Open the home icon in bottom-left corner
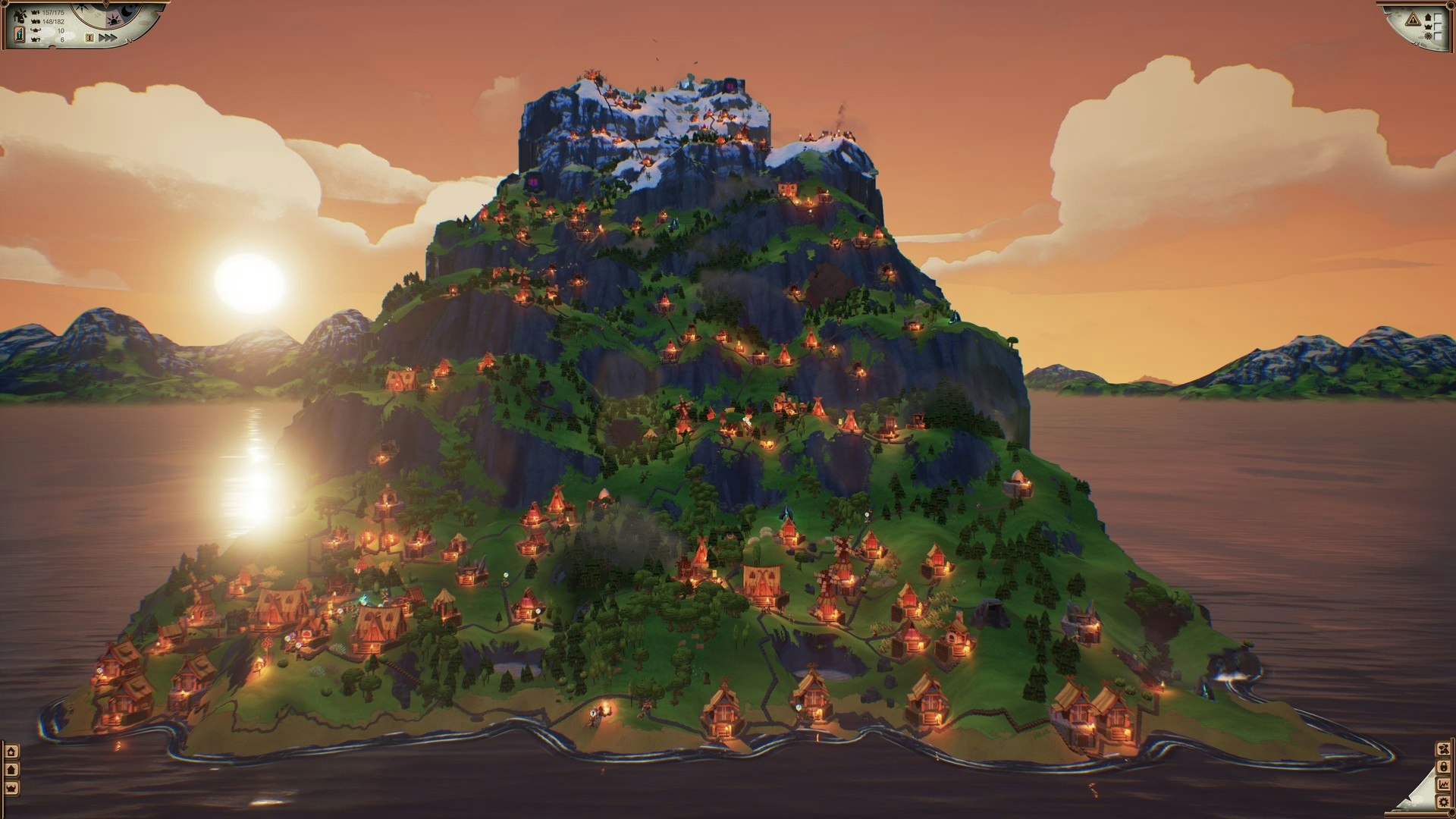 [11, 770]
